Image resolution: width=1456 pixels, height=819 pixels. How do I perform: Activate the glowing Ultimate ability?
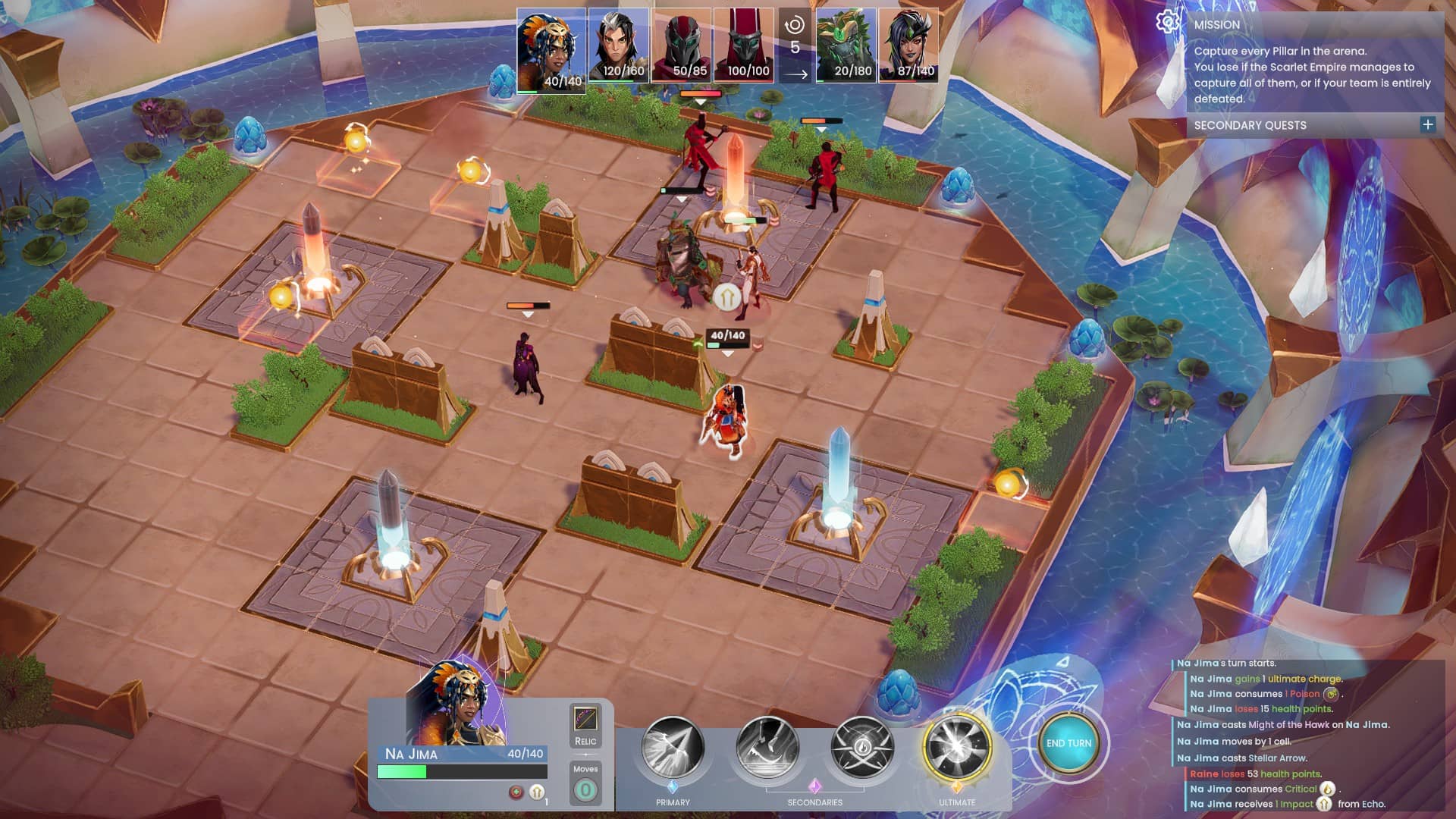point(957,748)
